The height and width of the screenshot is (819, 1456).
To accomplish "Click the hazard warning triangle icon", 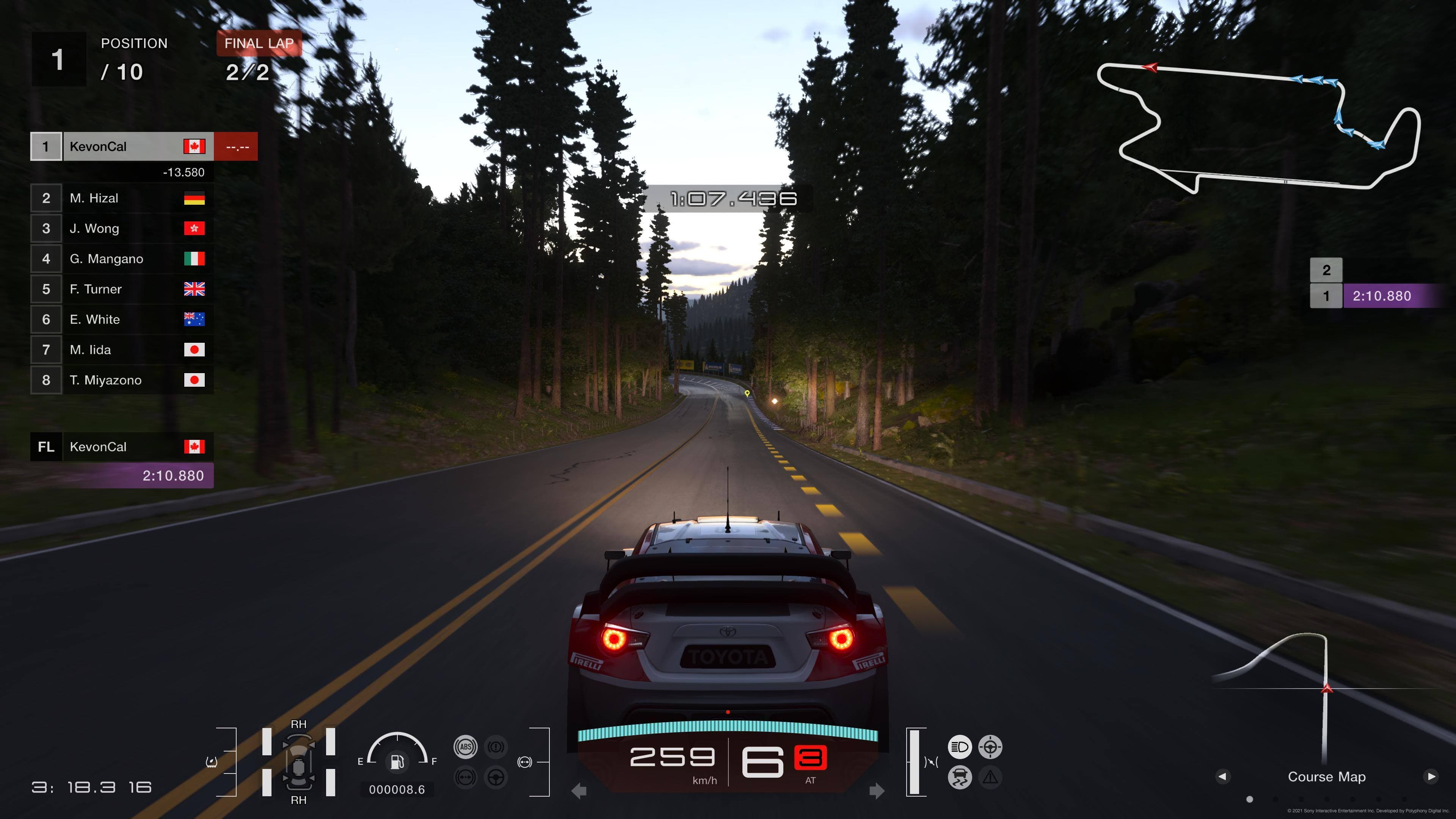I will coord(990,778).
